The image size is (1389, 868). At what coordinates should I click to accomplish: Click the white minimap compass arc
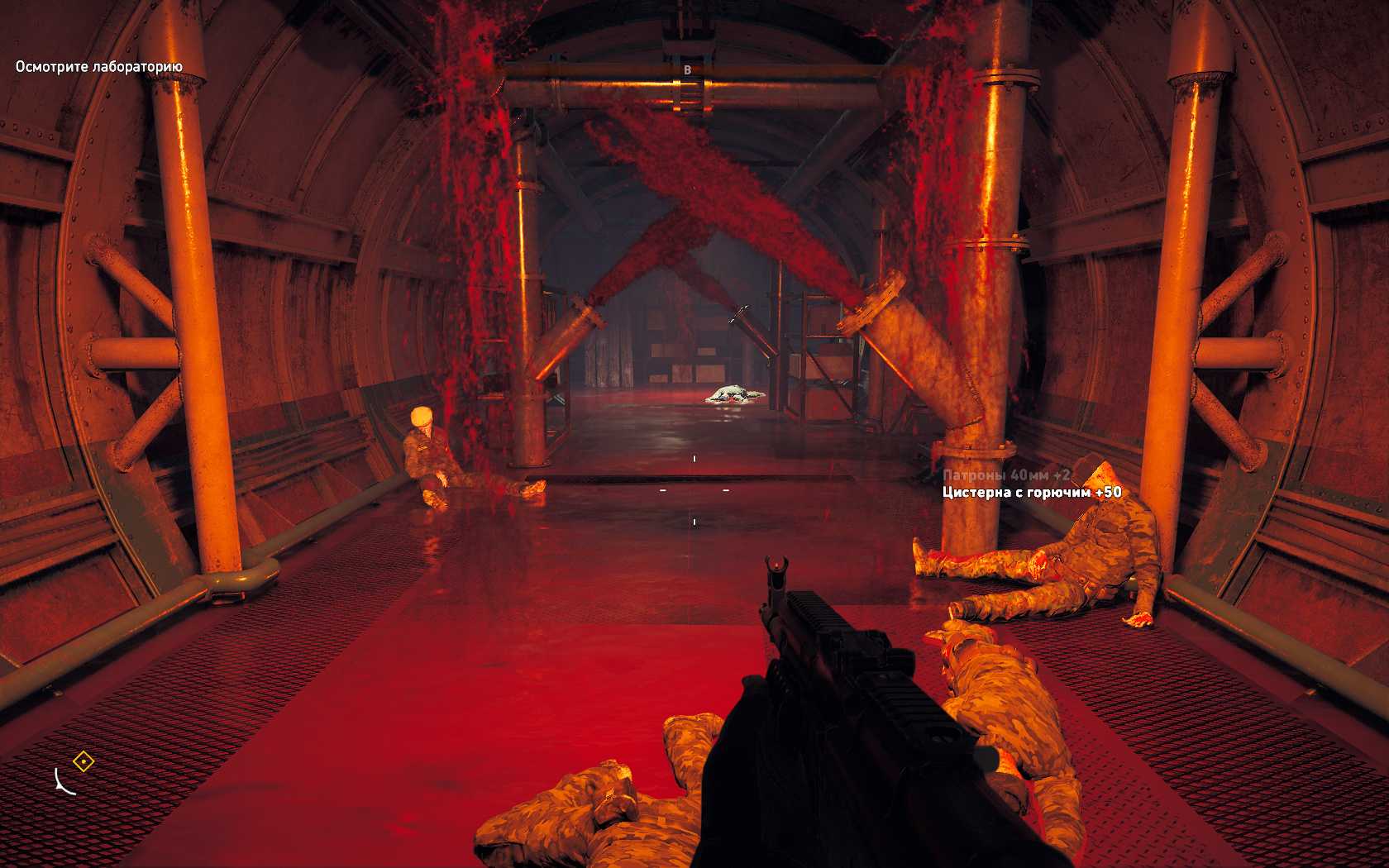[x=63, y=782]
